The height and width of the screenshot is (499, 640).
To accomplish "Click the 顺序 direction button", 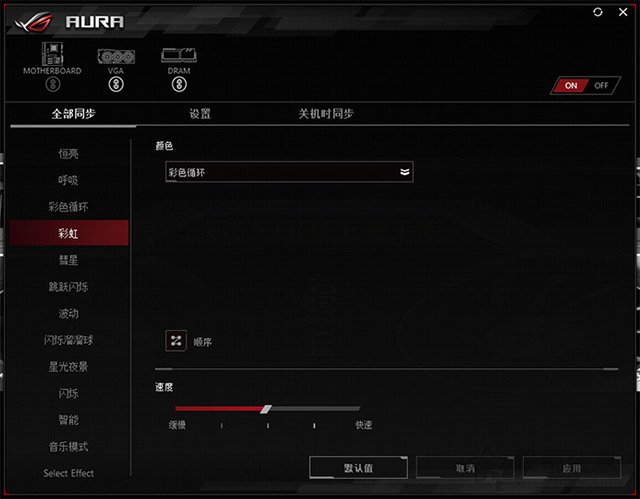I will 176,341.
